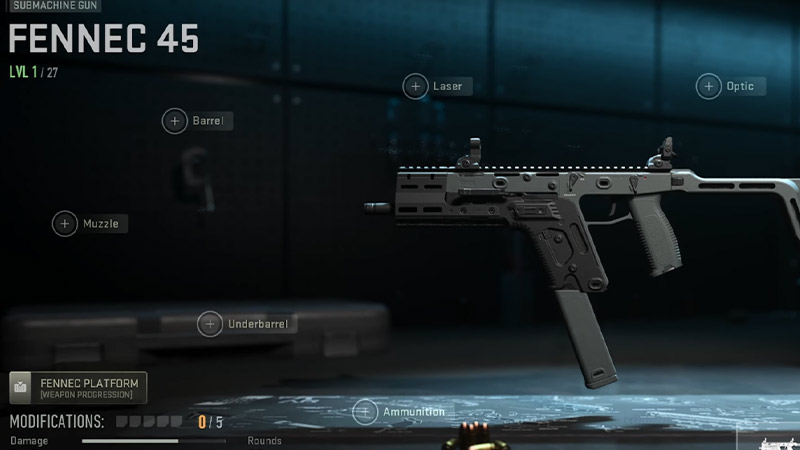Open Fennec Platform weapon progression
This screenshot has width=800, height=450.
78,388
